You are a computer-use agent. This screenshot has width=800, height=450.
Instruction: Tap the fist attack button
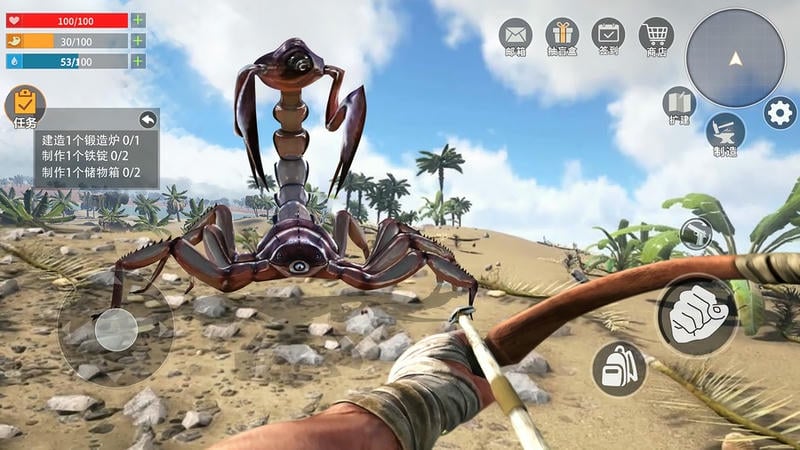(697, 314)
